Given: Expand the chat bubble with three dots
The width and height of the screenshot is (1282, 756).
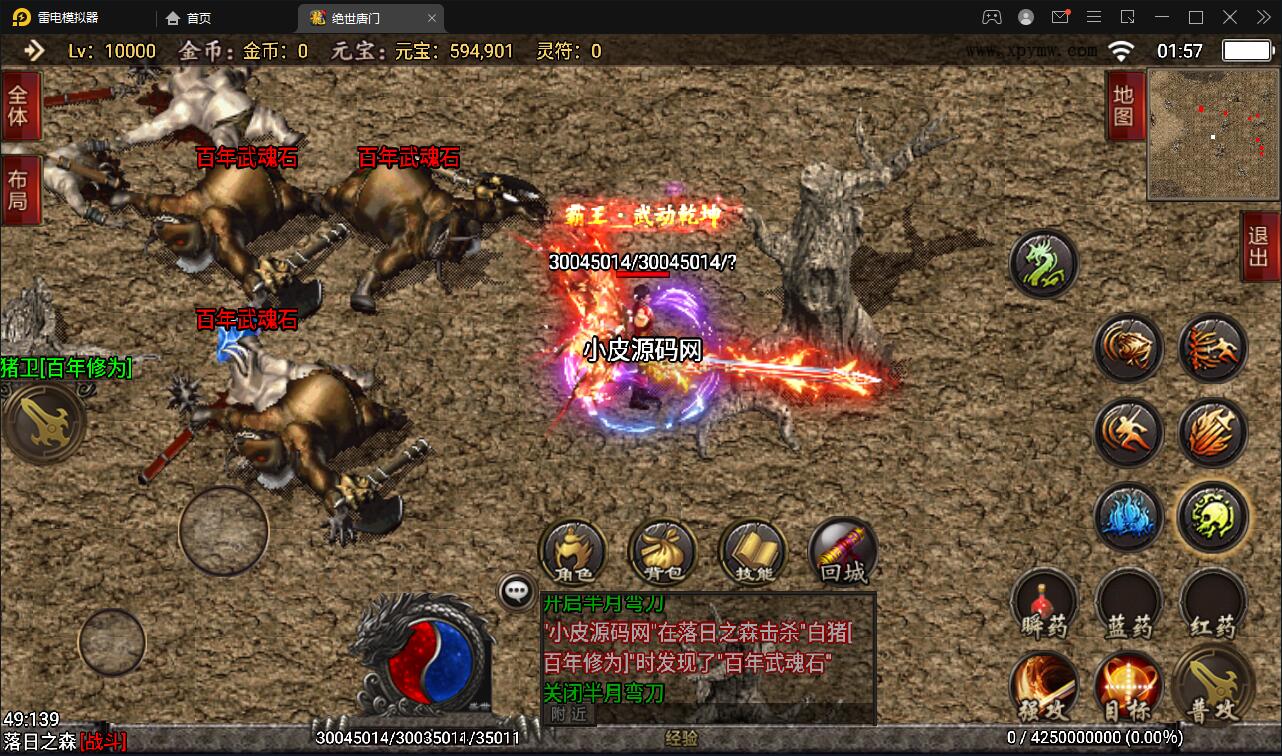Looking at the screenshot, I should click(x=516, y=592).
